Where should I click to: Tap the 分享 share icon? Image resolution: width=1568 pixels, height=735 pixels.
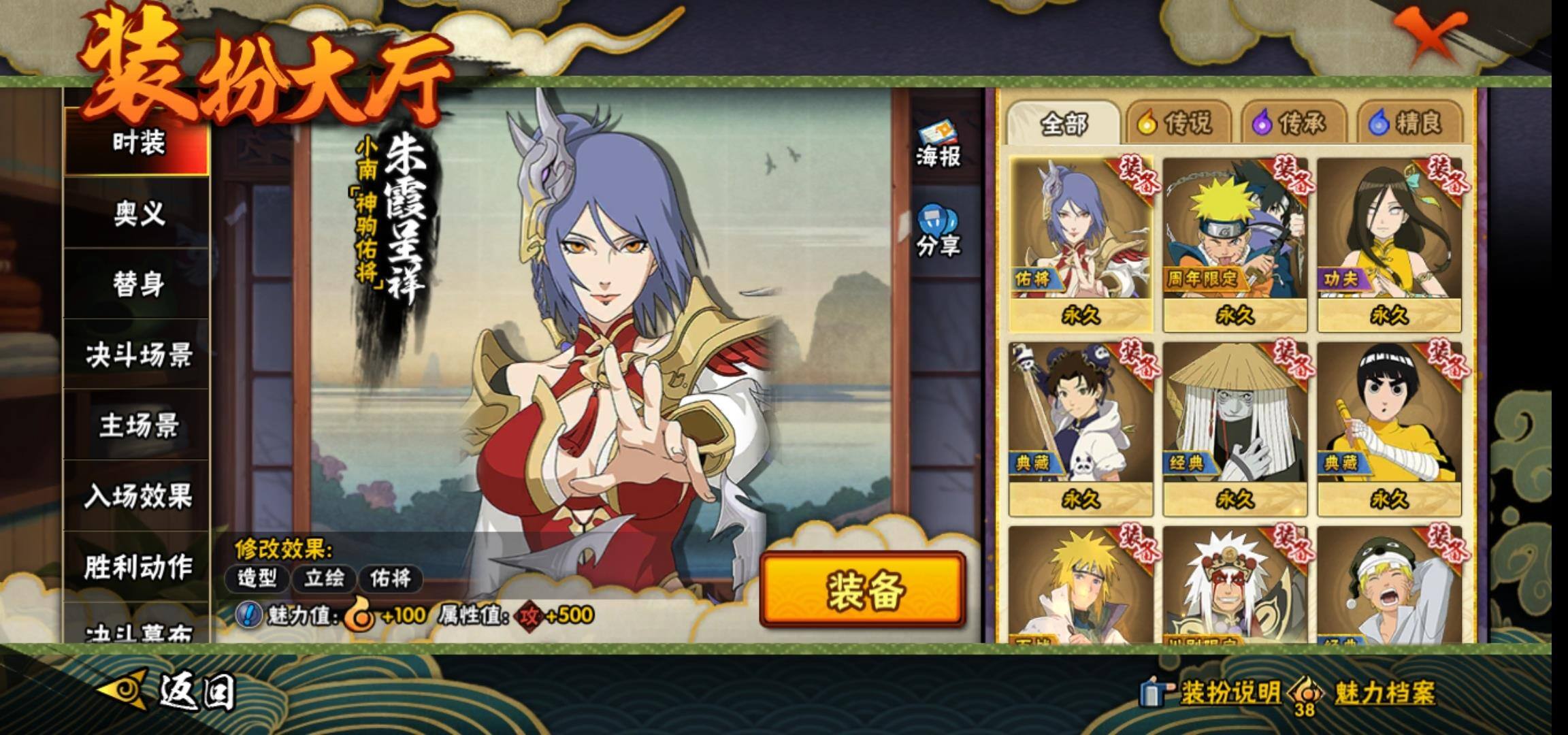(937, 232)
